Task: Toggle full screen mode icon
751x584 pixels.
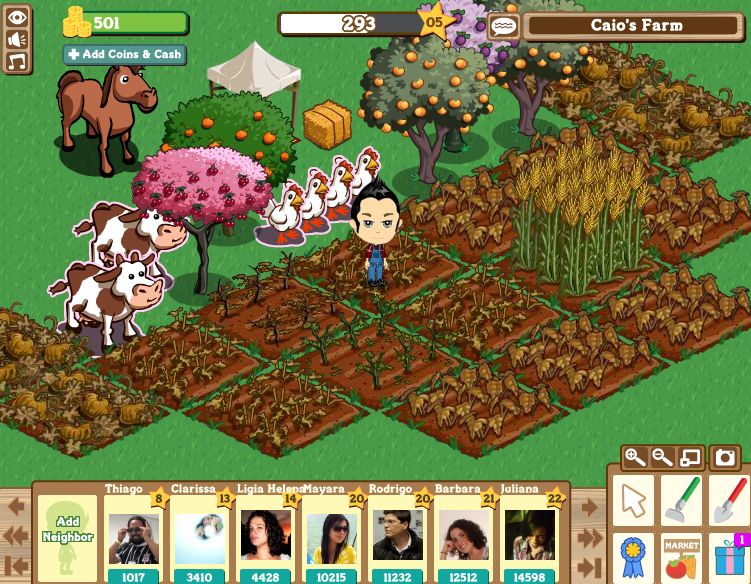Action: point(690,458)
